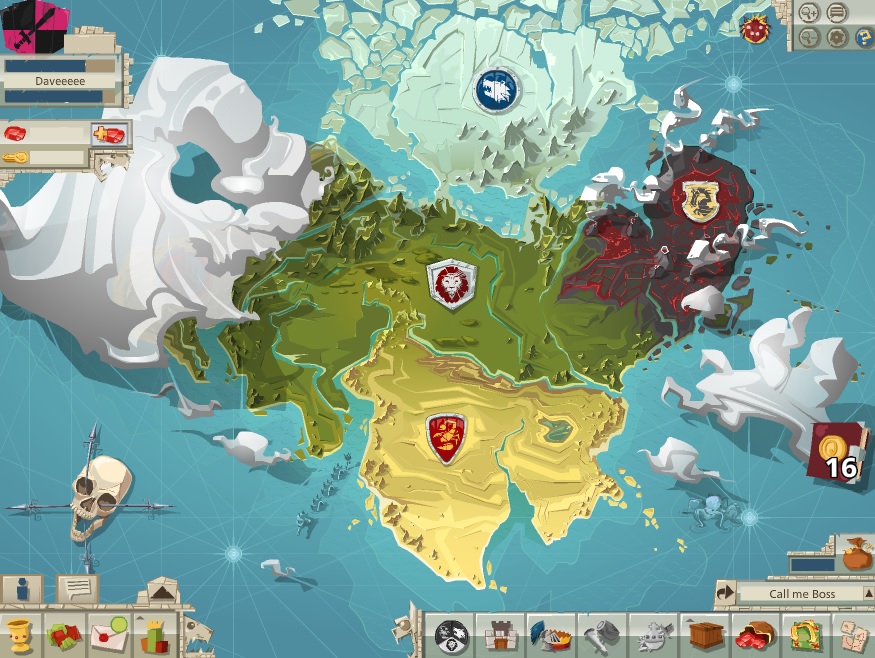Image resolution: width=875 pixels, height=658 pixels.
Task: Enter the desert kingdom red shield
Action: [444, 437]
